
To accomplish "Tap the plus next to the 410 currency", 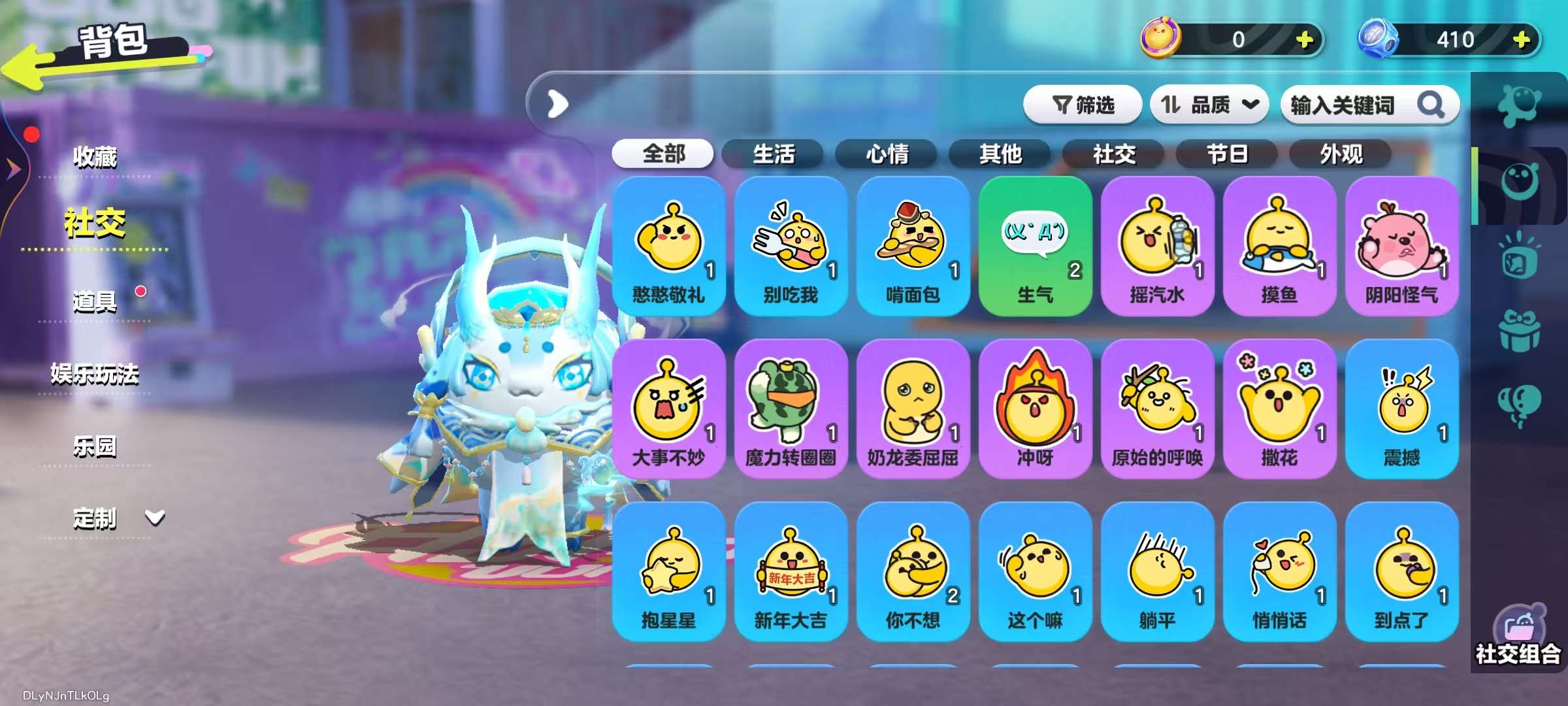I will (1522, 41).
